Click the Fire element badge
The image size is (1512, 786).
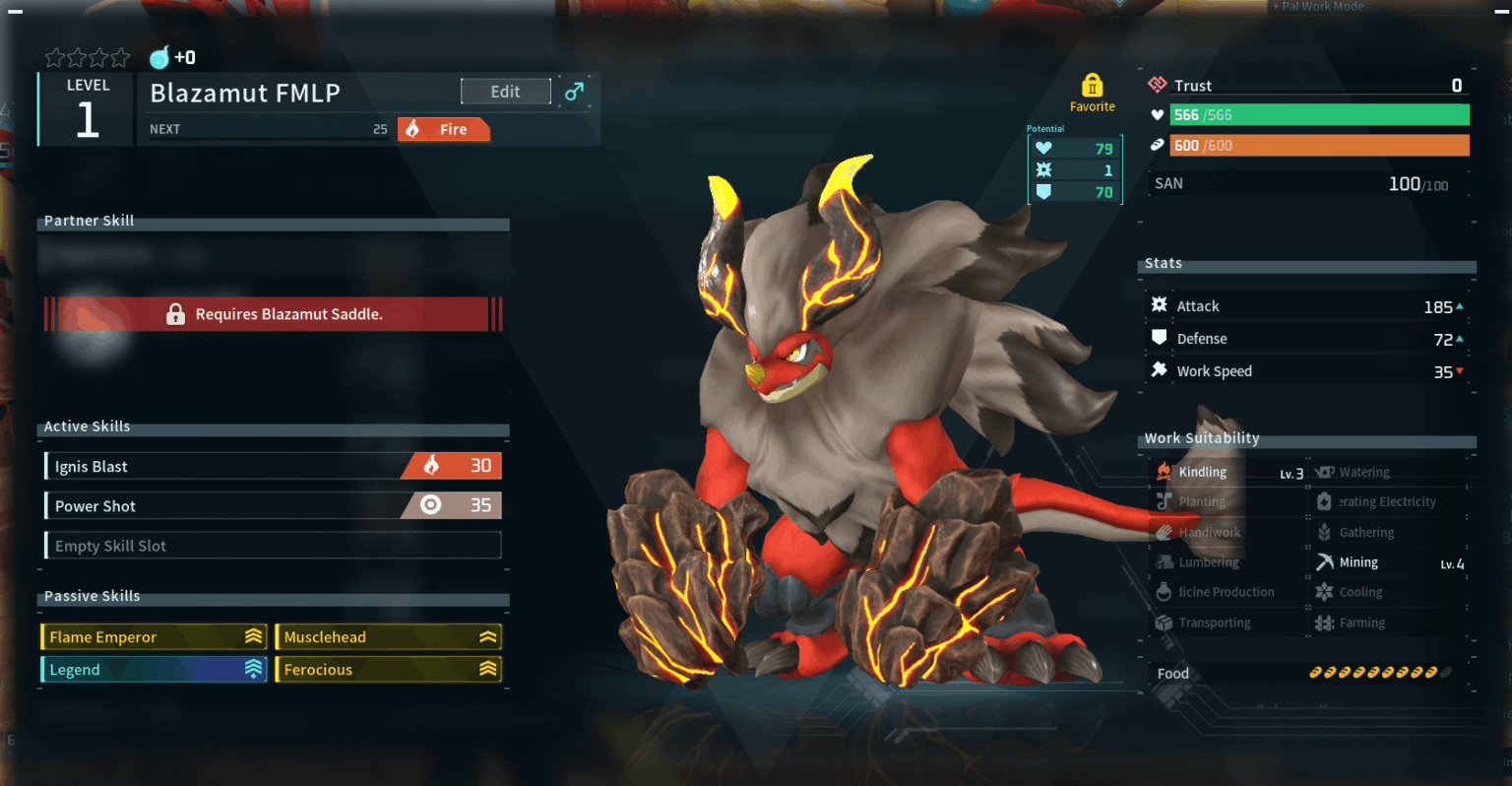pyautogui.click(x=443, y=129)
